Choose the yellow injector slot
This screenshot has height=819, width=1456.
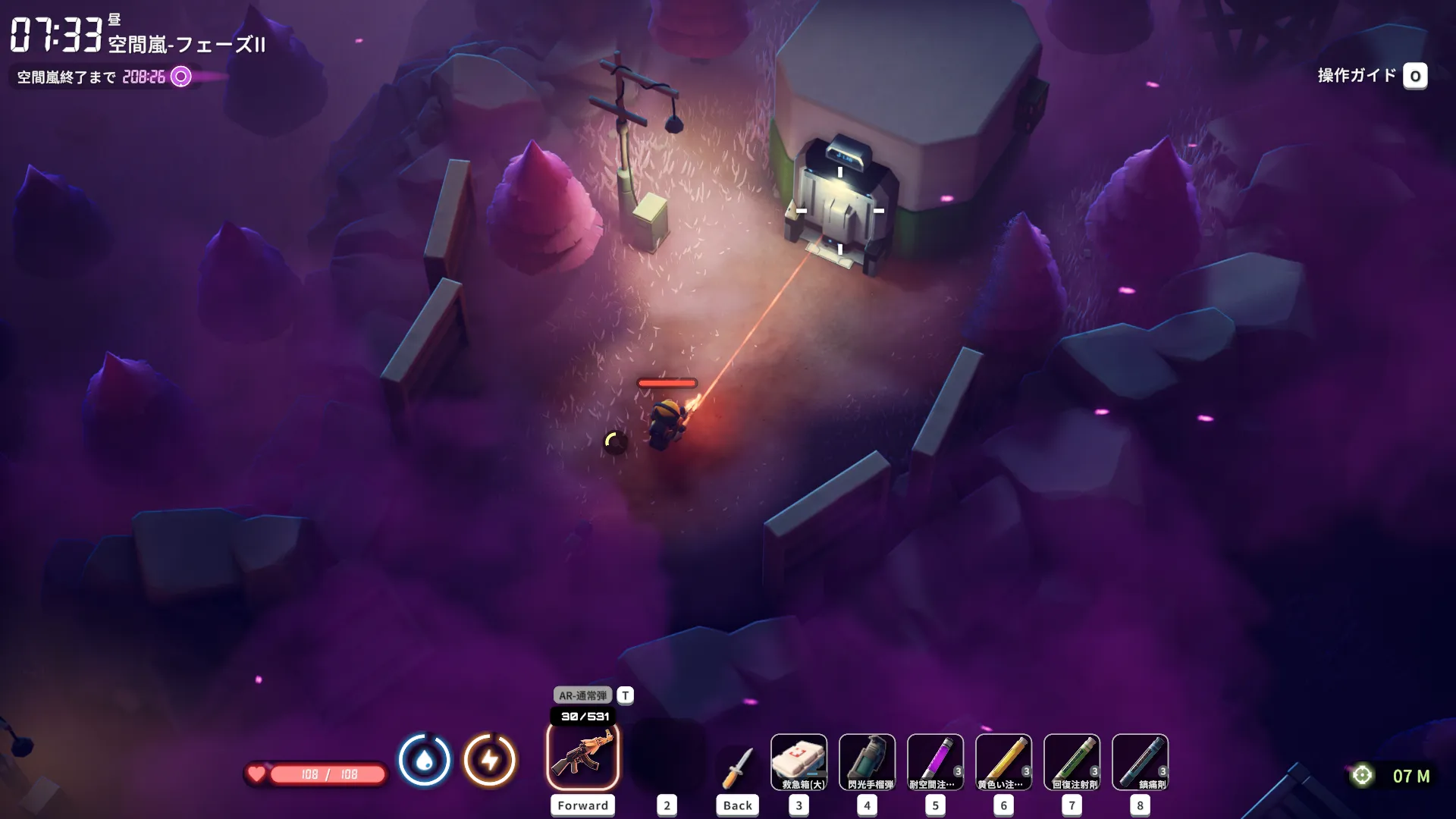tap(1003, 762)
